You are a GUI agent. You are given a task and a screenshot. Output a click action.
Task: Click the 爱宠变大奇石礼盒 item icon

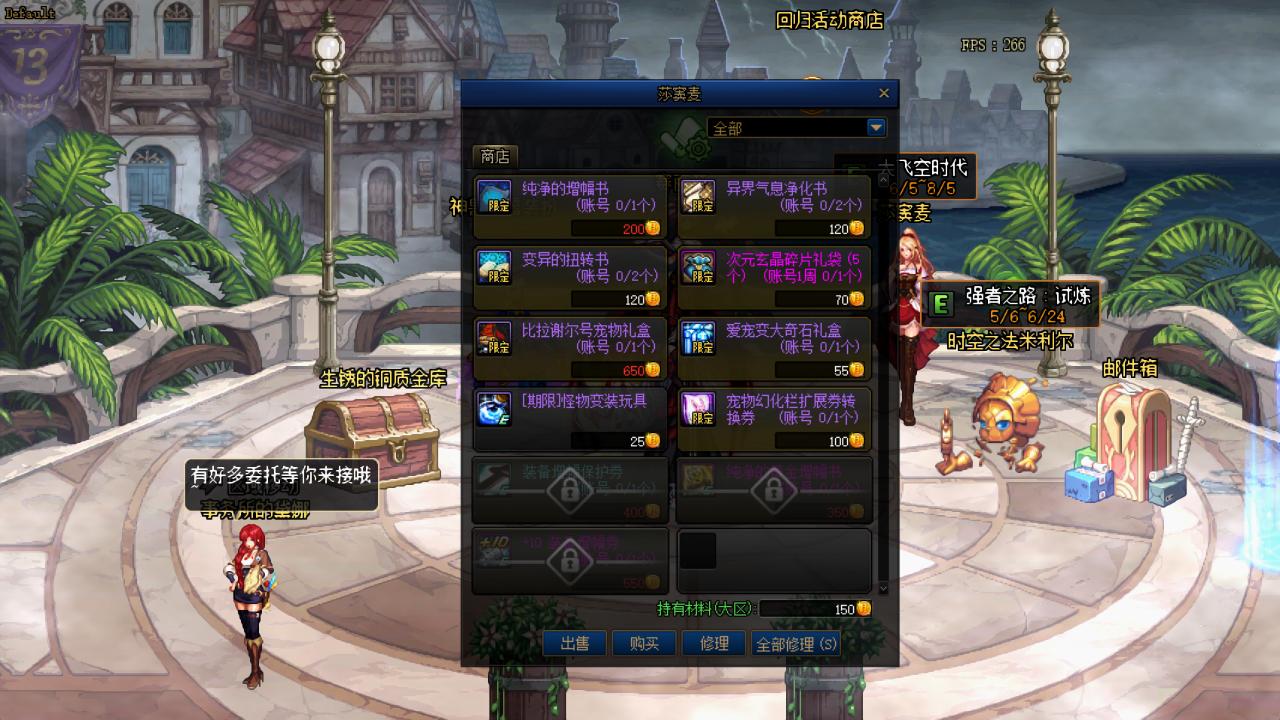699,340
